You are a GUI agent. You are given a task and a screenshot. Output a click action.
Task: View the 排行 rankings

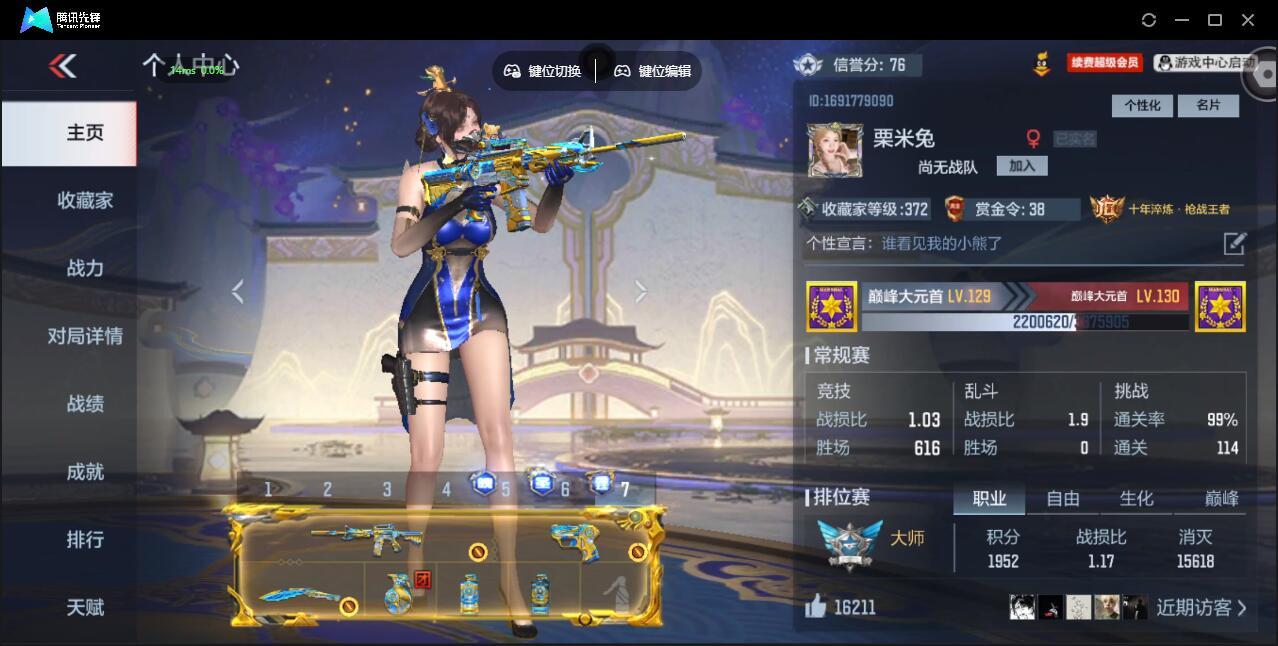point(85,540)
